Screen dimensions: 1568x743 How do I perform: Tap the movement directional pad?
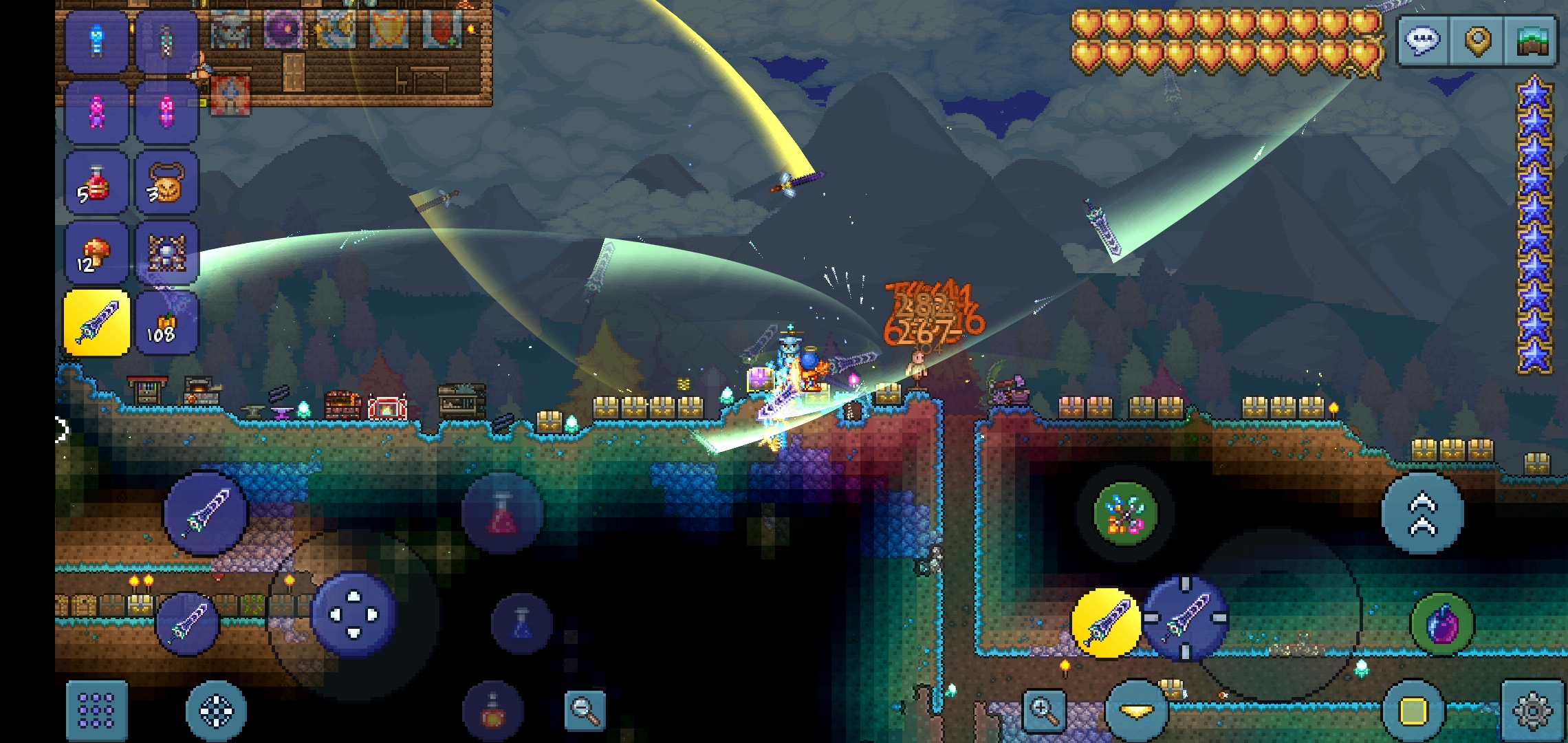(353, 614)
